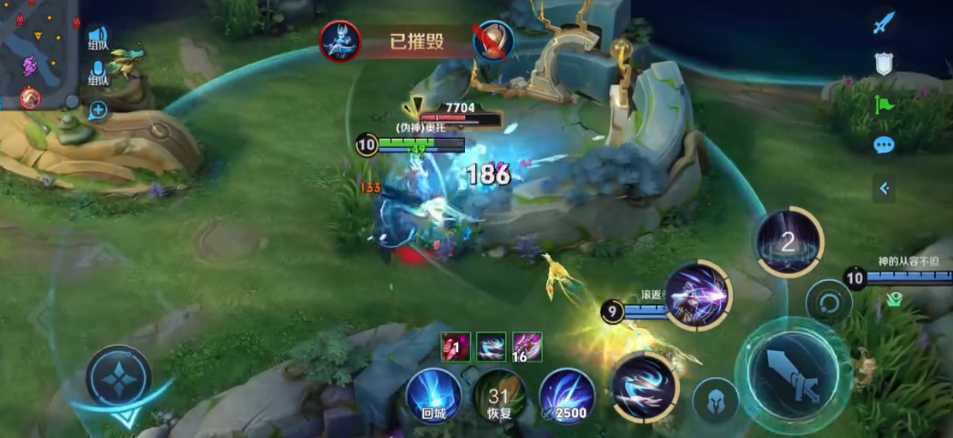Select the pink item slot showing 16
The height and width of the screenshot is (438, 953).
[527, 347]
